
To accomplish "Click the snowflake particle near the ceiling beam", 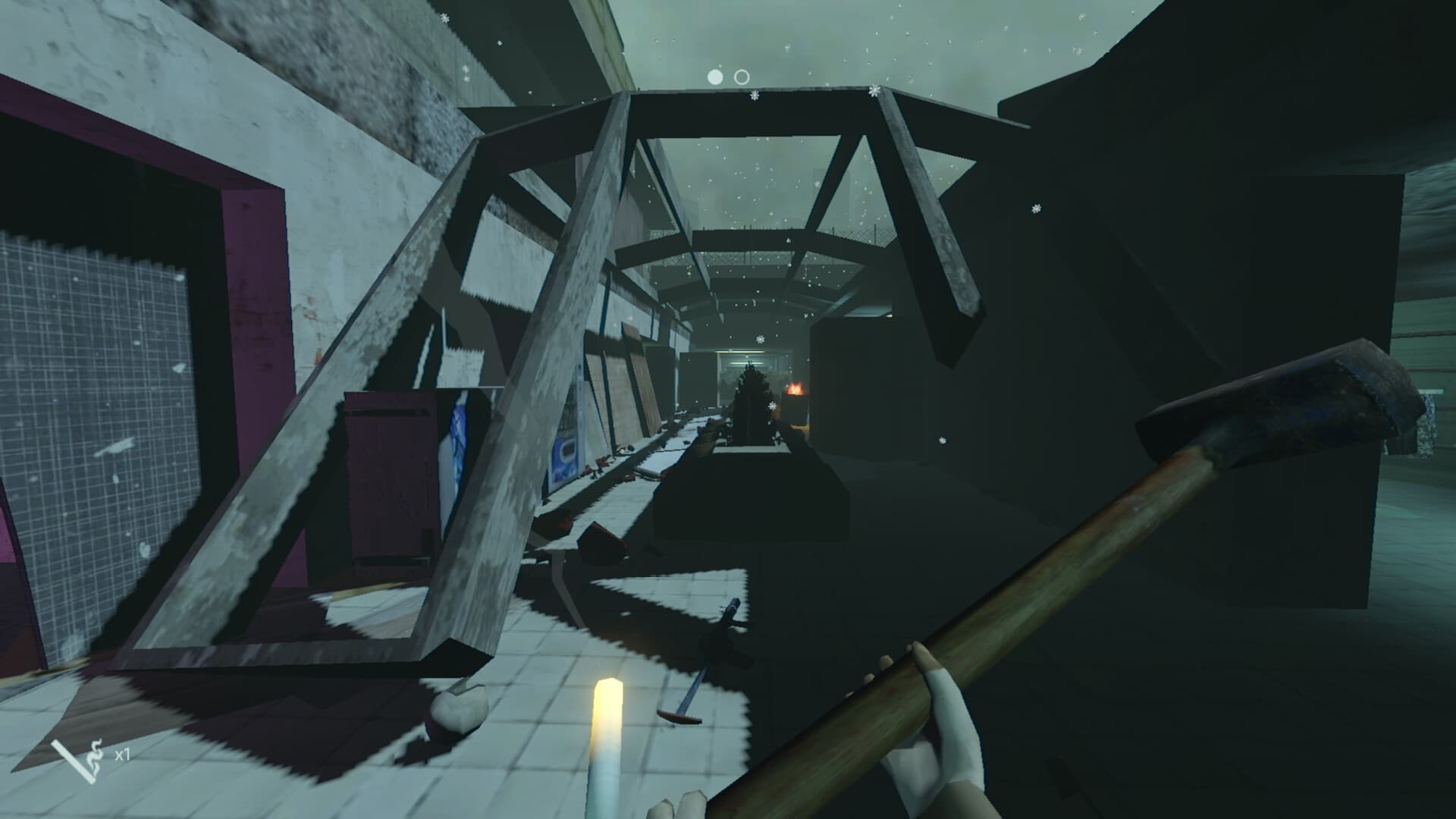I will [754, 96].
